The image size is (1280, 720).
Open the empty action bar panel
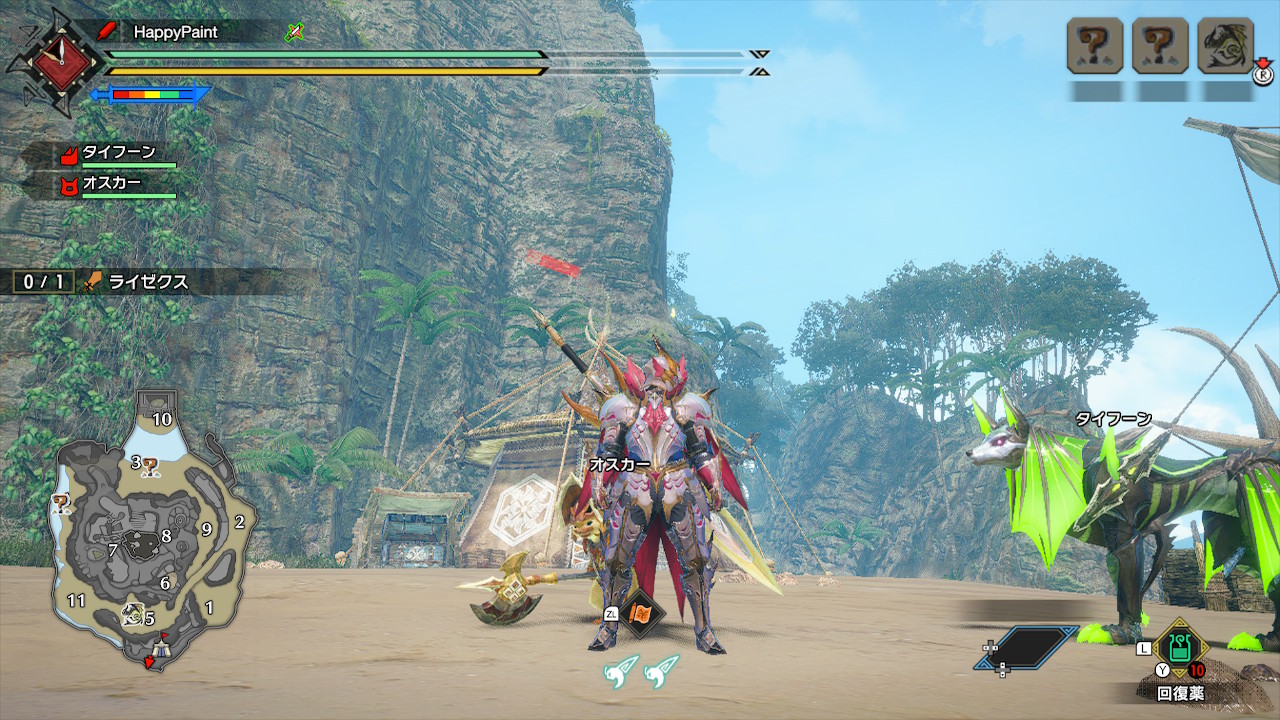click(x=1027, y=649)
